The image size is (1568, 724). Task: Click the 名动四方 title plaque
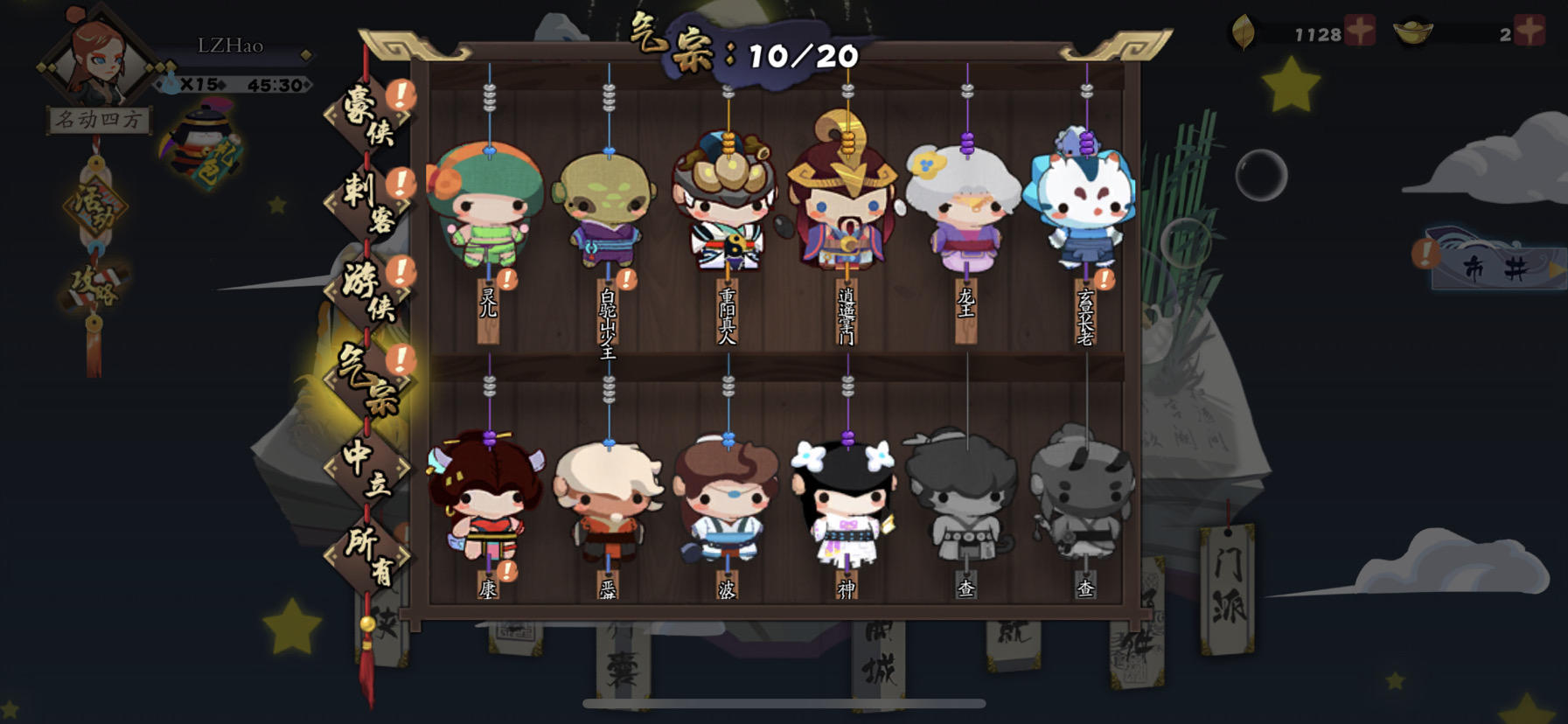tap(96, 116)
